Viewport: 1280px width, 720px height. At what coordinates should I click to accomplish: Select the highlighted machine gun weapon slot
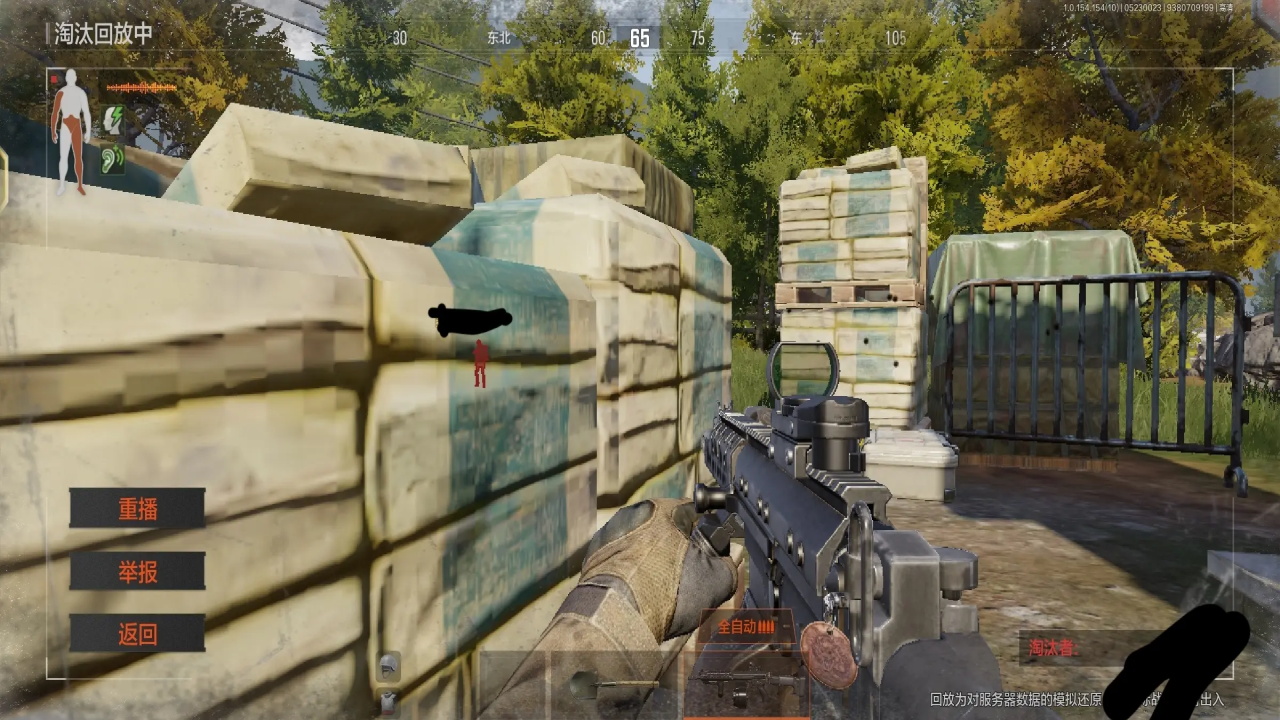pos(745,683)
